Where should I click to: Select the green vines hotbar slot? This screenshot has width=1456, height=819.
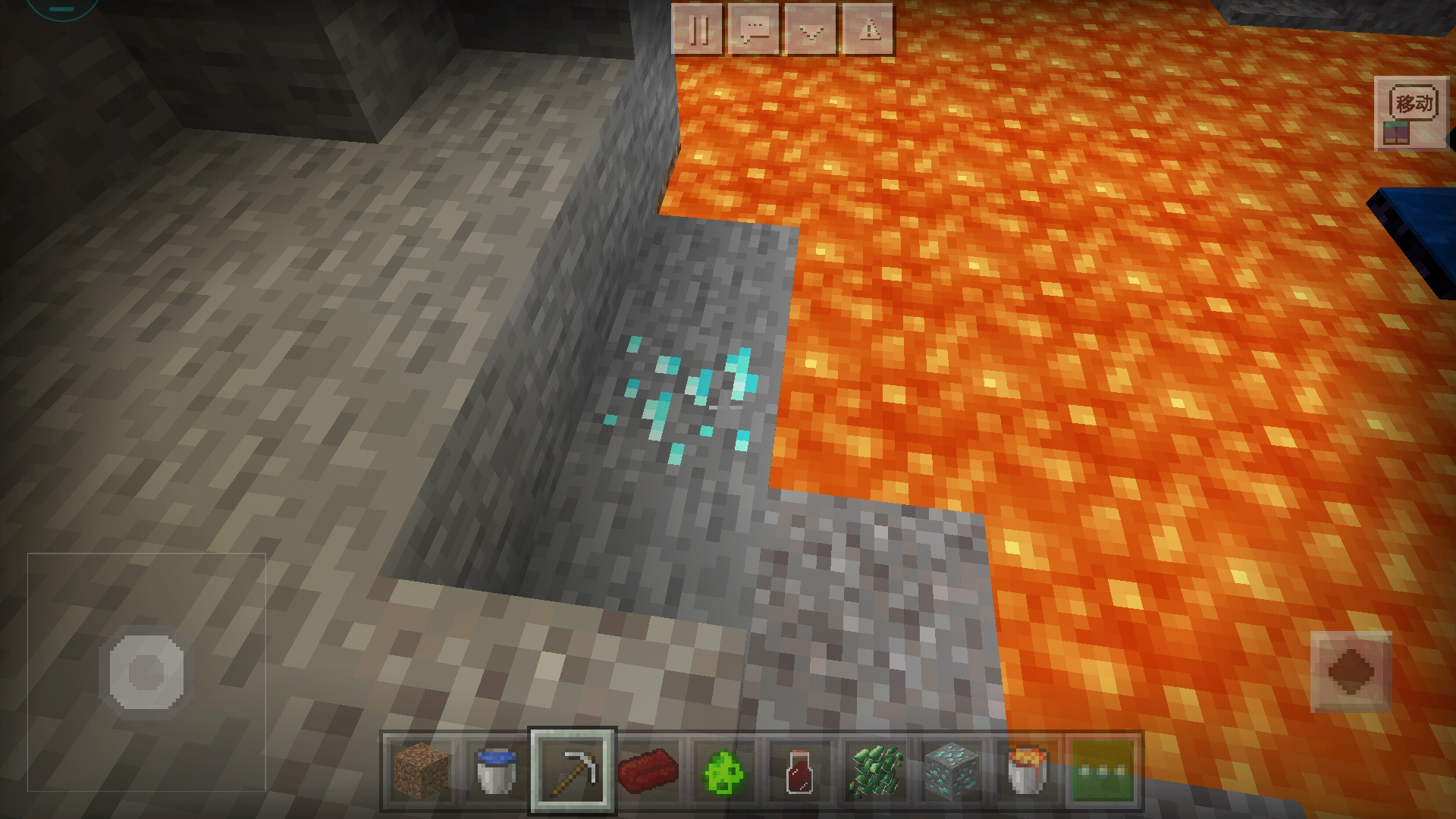click(876, 771)
